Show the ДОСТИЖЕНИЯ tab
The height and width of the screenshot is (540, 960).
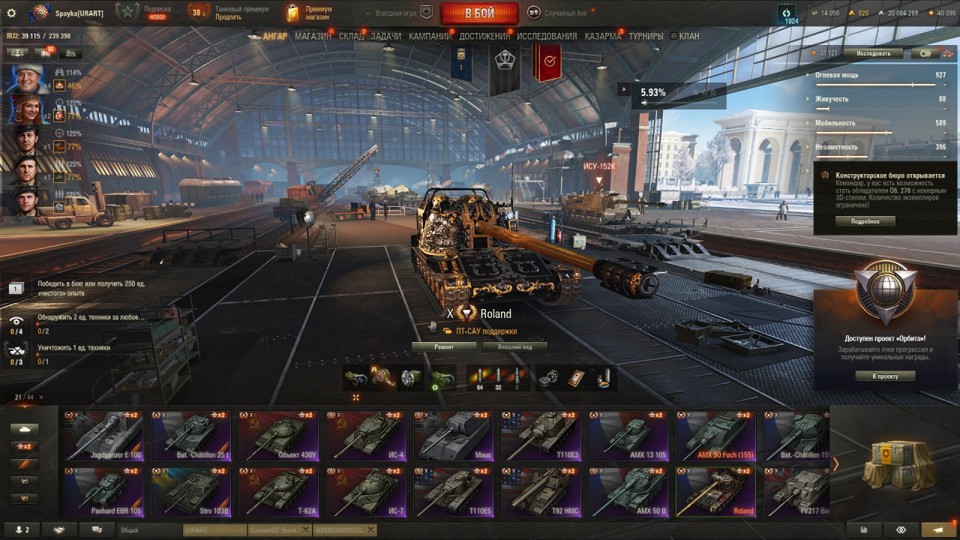pyautogui.click(x=485, y=36)
